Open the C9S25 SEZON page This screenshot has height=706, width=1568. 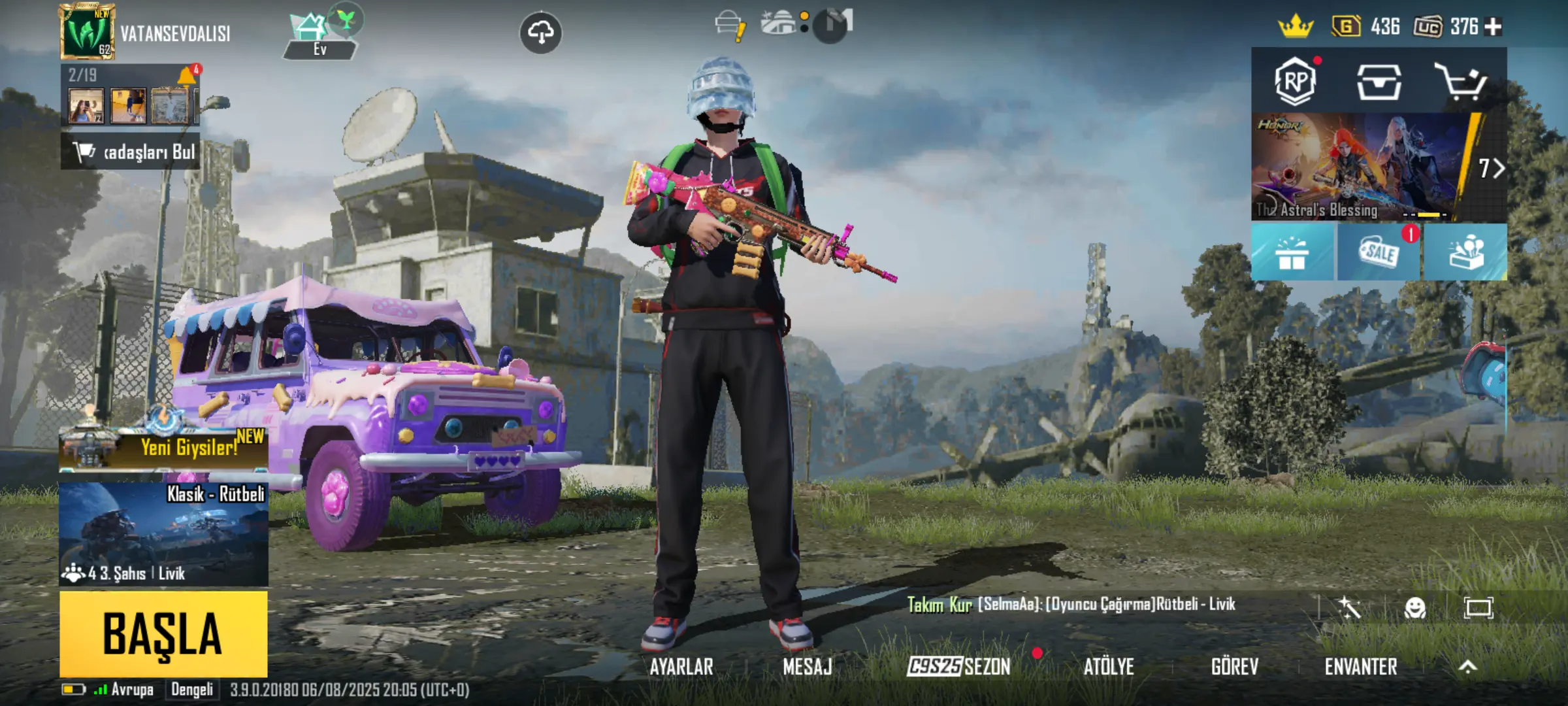(958, 667)
